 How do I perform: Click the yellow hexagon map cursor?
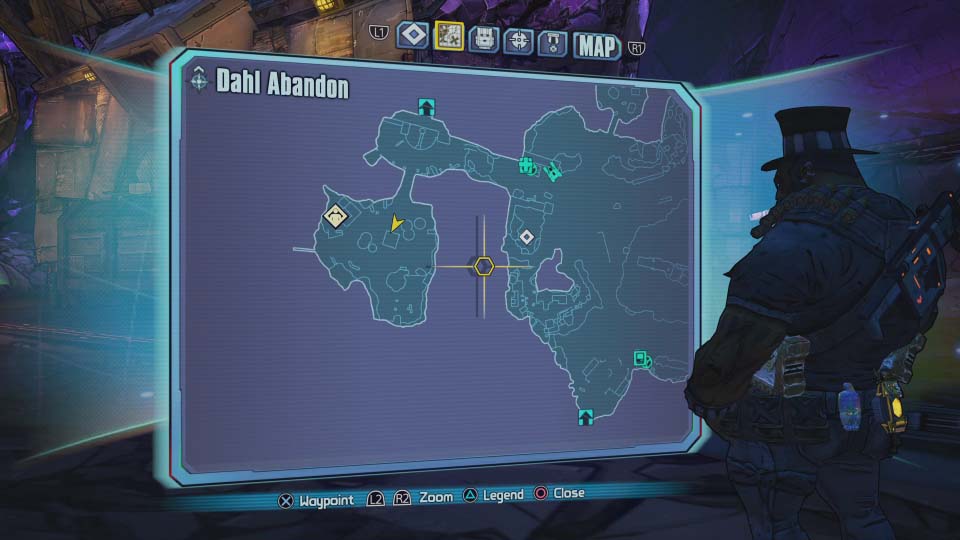[484, 266]
